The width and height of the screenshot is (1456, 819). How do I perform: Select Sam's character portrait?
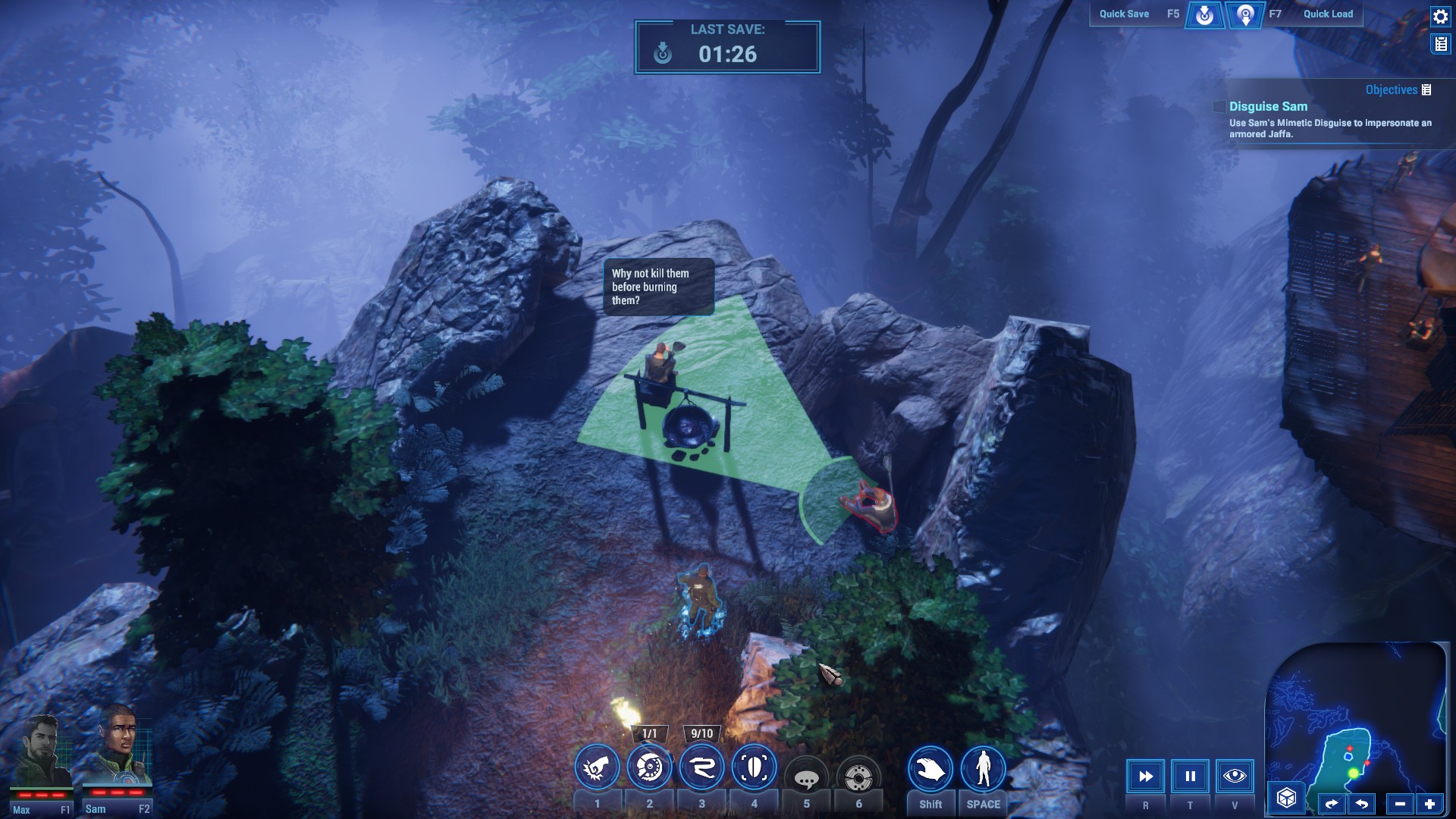tap(119, 758)
